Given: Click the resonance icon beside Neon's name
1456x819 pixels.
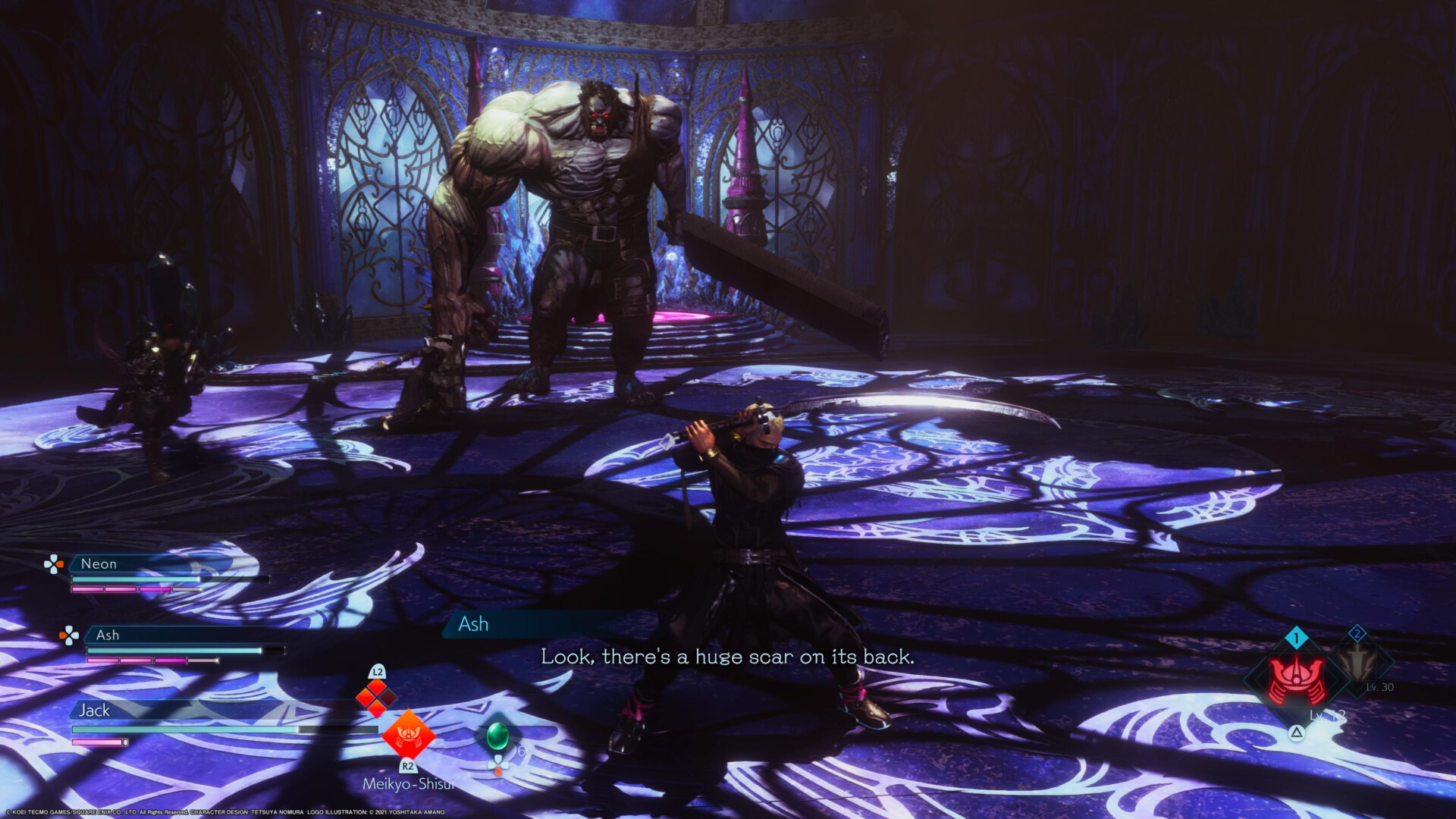Looking at the screenshot, I should pos(53,564).
